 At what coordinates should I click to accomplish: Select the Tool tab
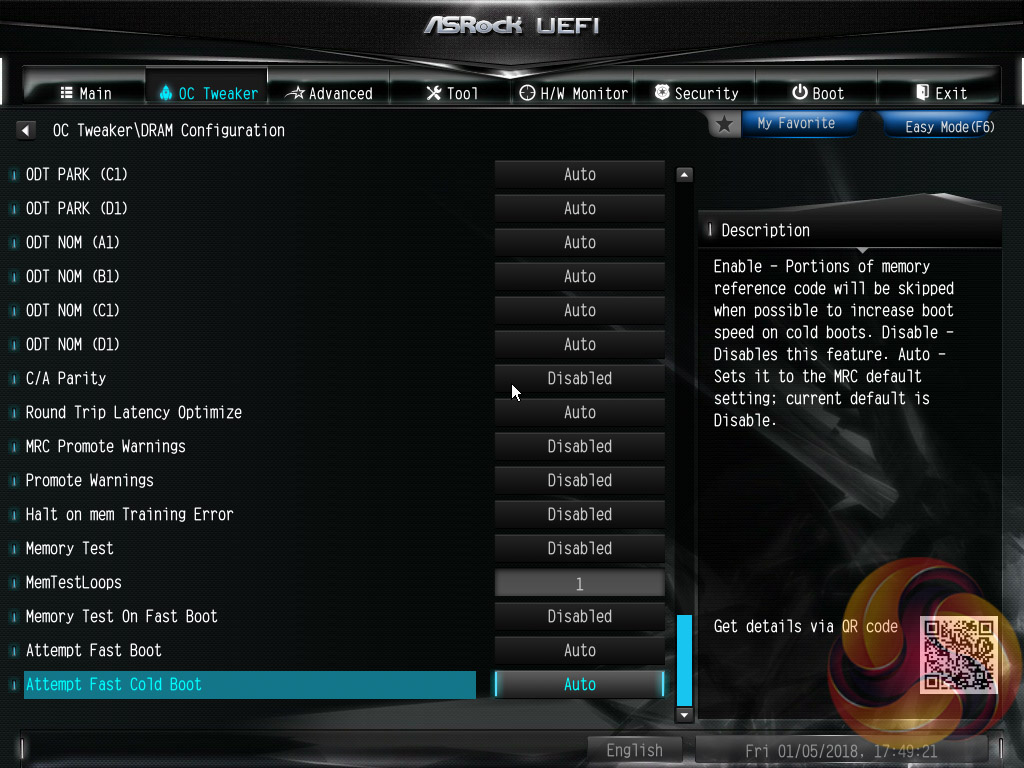(451, 93)
